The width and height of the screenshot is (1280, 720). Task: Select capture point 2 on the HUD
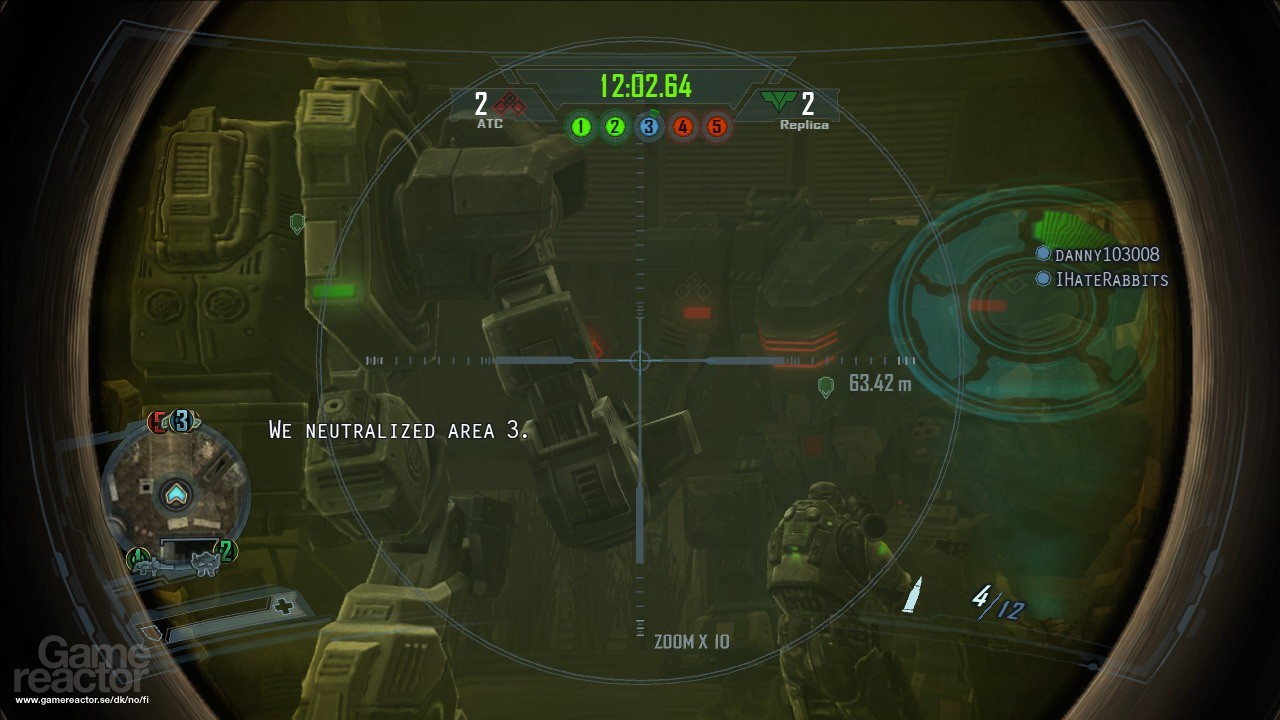pyautogui.click(x=614, y=127)
